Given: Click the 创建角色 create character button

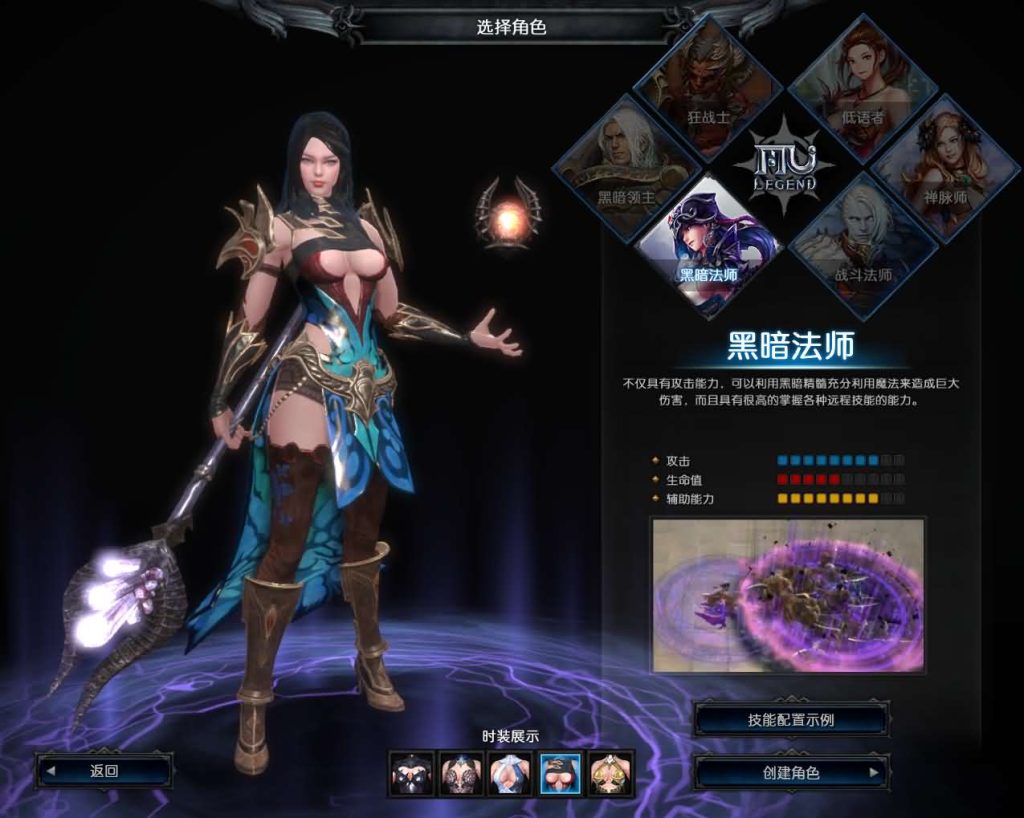Looking at the screenshot, I should pos(791,773).
